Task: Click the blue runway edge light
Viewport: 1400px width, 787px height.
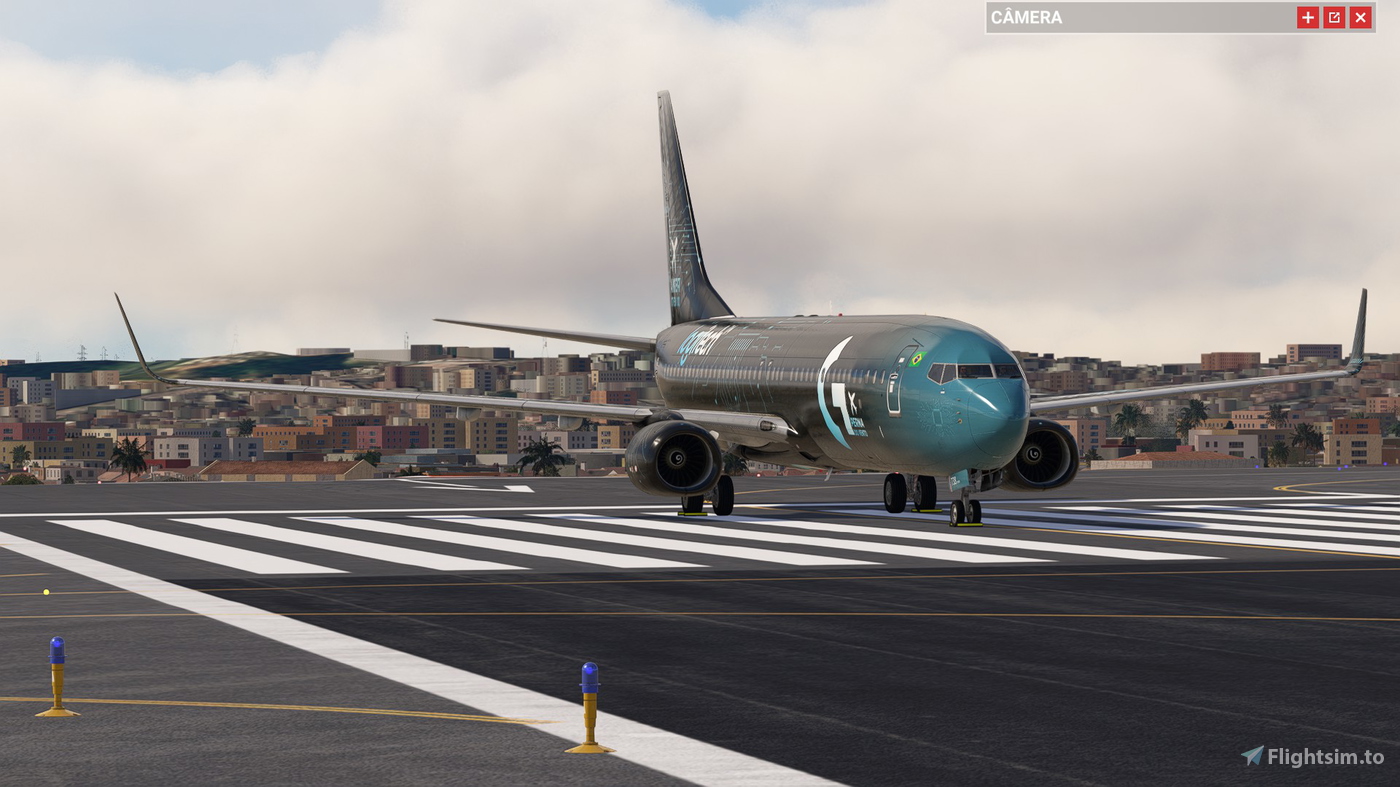Action: pos(588,675)
